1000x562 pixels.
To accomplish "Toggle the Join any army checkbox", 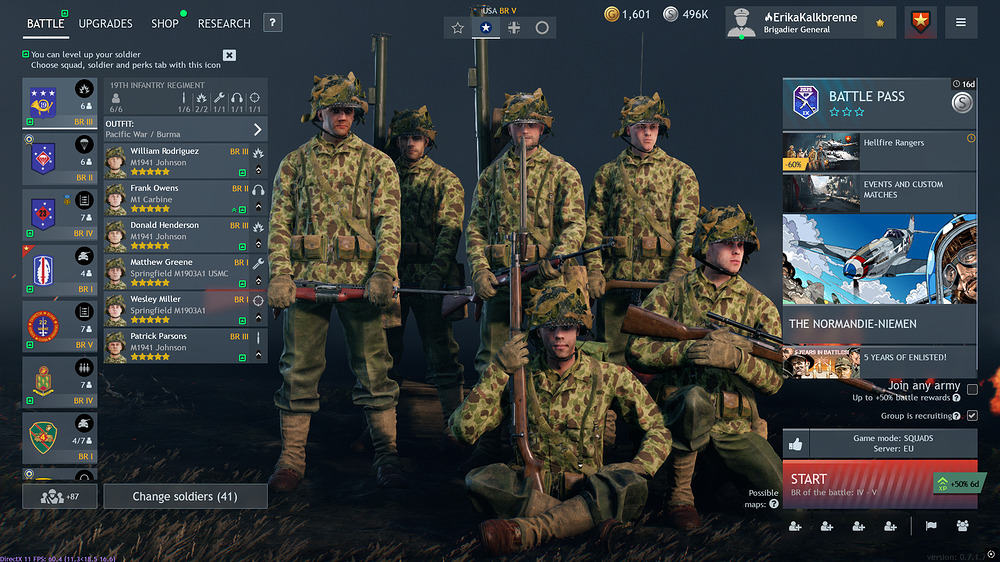I will tap(972, 390).
